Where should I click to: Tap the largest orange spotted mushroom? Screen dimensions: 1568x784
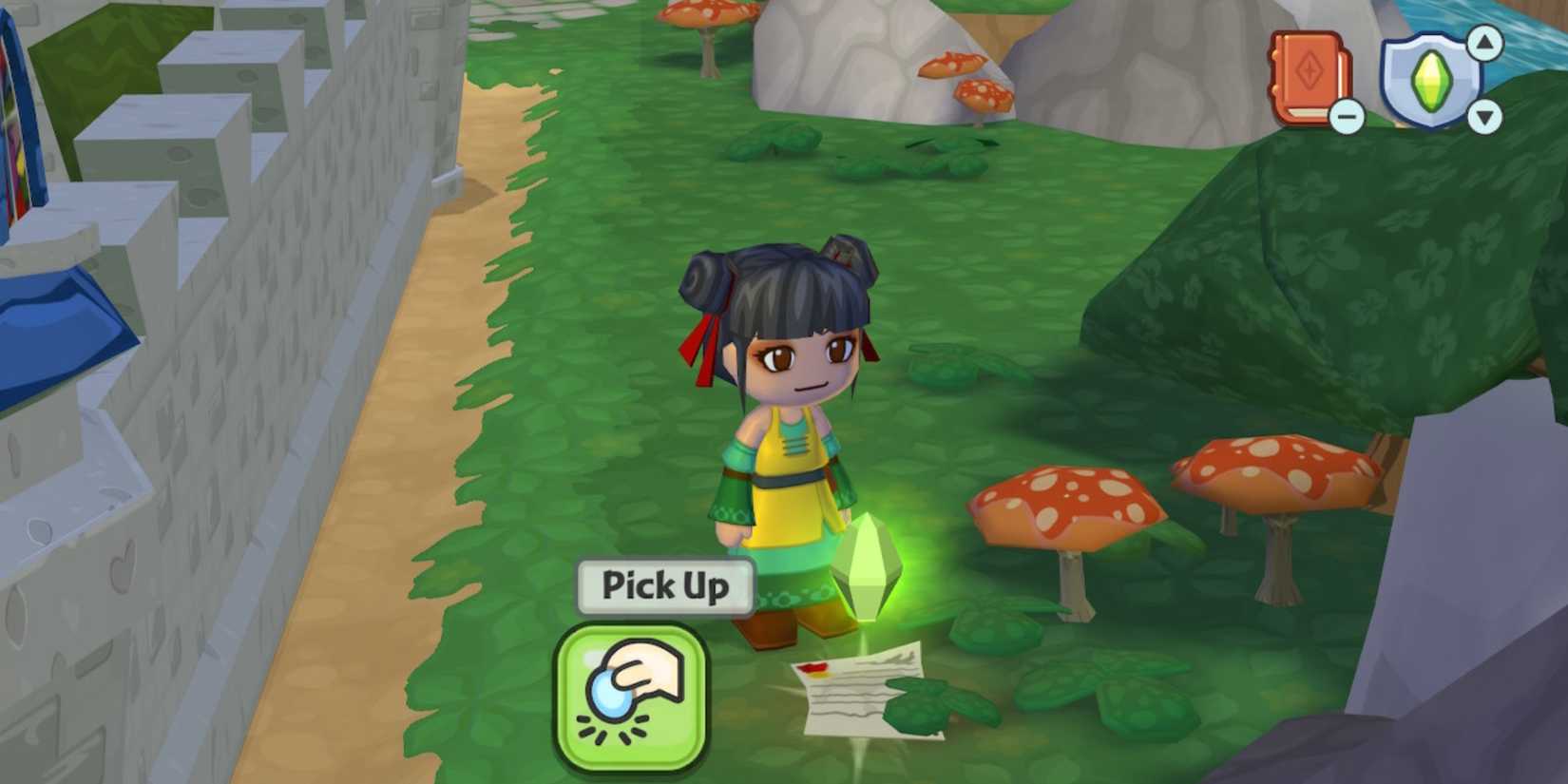point(1064,504)
